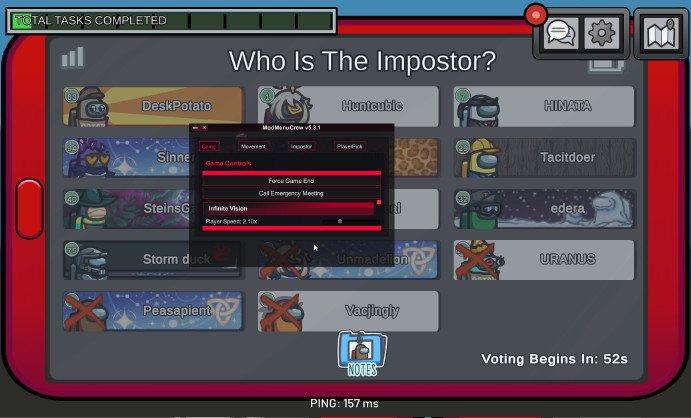Switch to the PlayerPick tab
Image resolution: width=691 pixels, height=418 pixels.
tap(349, 146)
